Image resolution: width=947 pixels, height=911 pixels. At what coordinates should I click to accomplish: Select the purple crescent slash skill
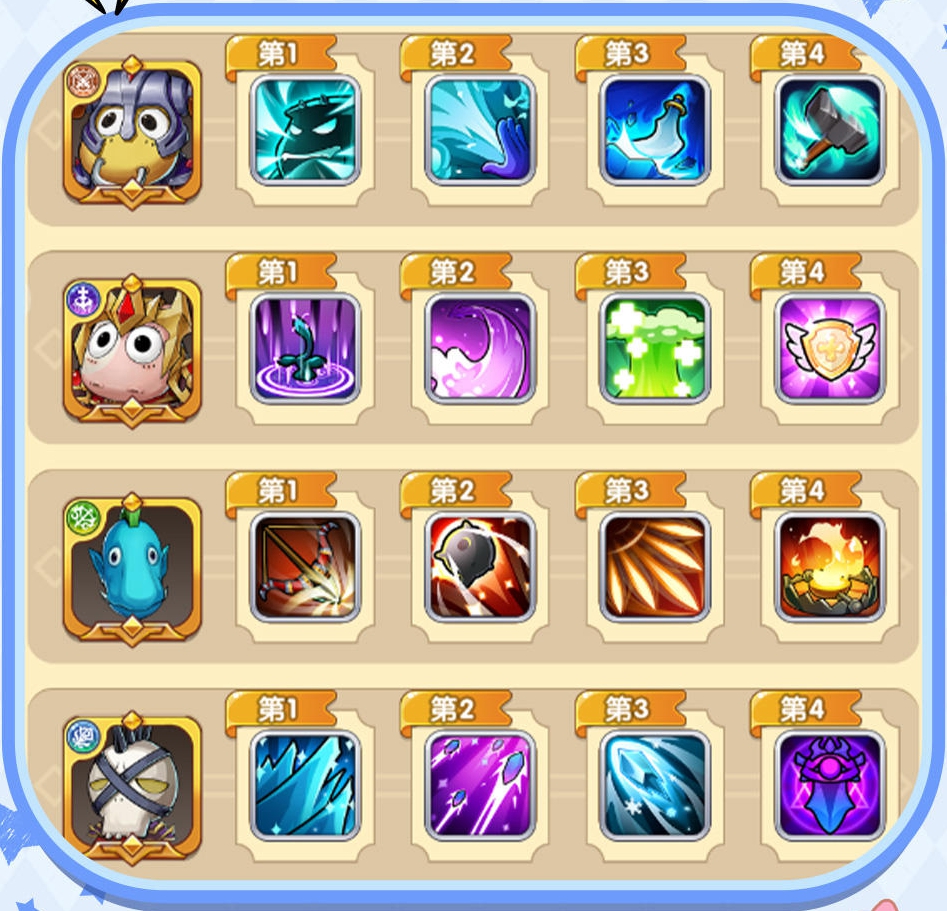480,348
